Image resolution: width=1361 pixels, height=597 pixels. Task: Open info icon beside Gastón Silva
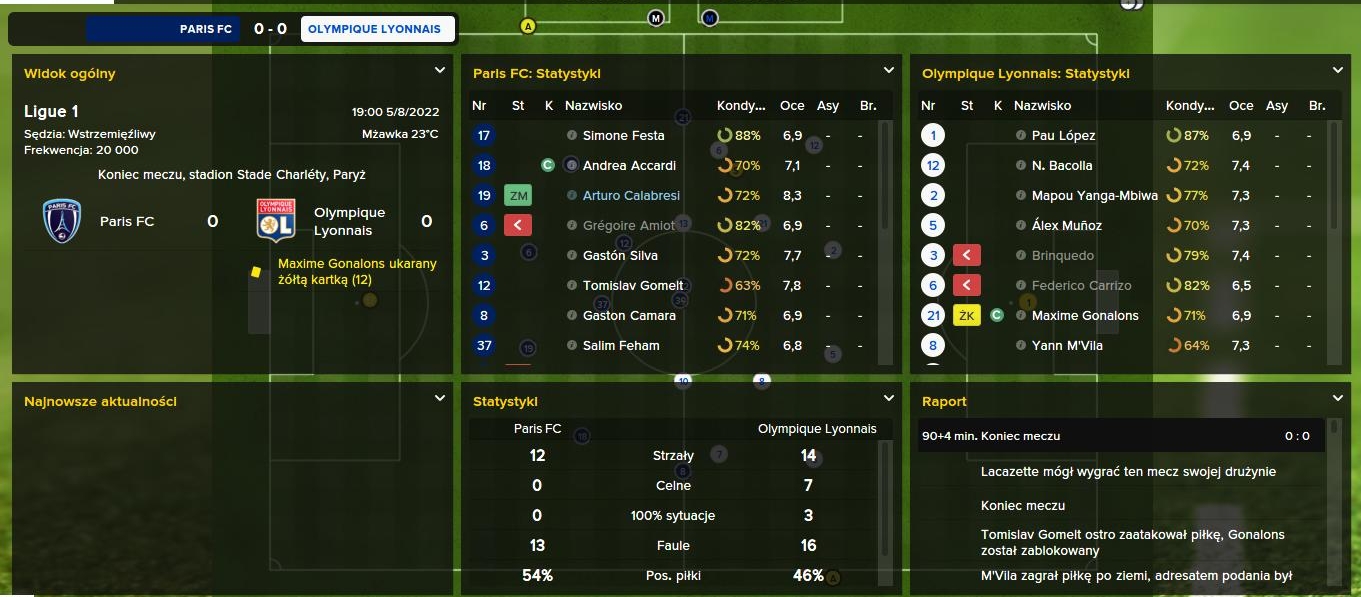click(571, 255)
